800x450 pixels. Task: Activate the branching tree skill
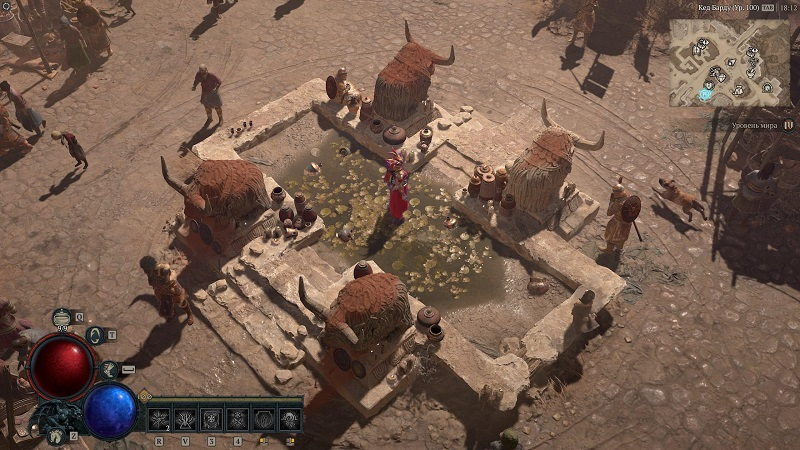[x=187, y=418]
